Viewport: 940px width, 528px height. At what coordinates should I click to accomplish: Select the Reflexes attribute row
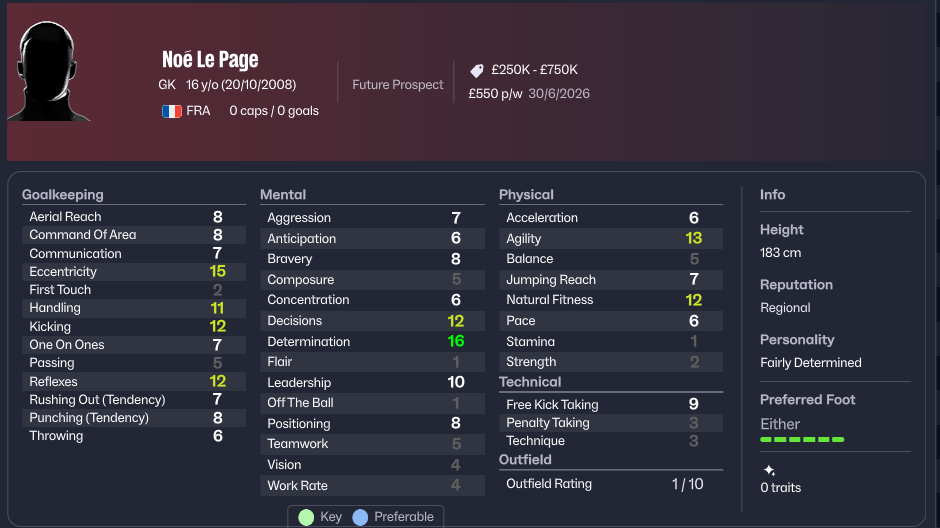coord(125,381)
